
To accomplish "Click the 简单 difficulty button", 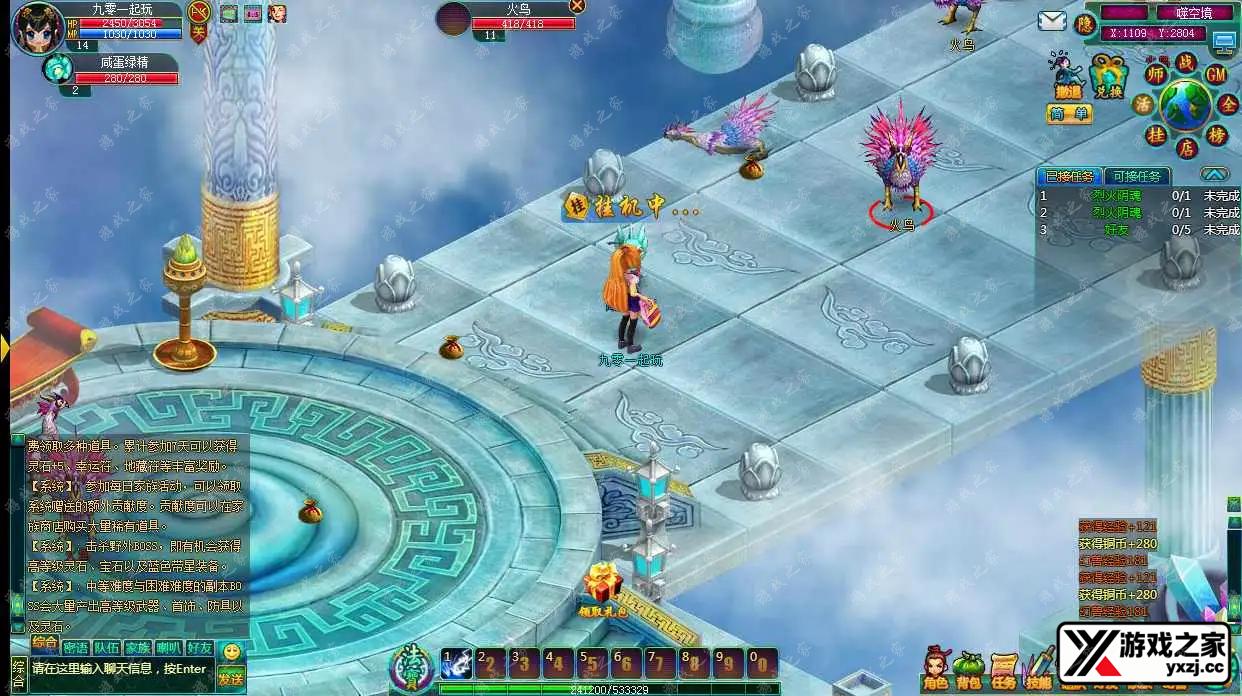I will [1069, 114].
